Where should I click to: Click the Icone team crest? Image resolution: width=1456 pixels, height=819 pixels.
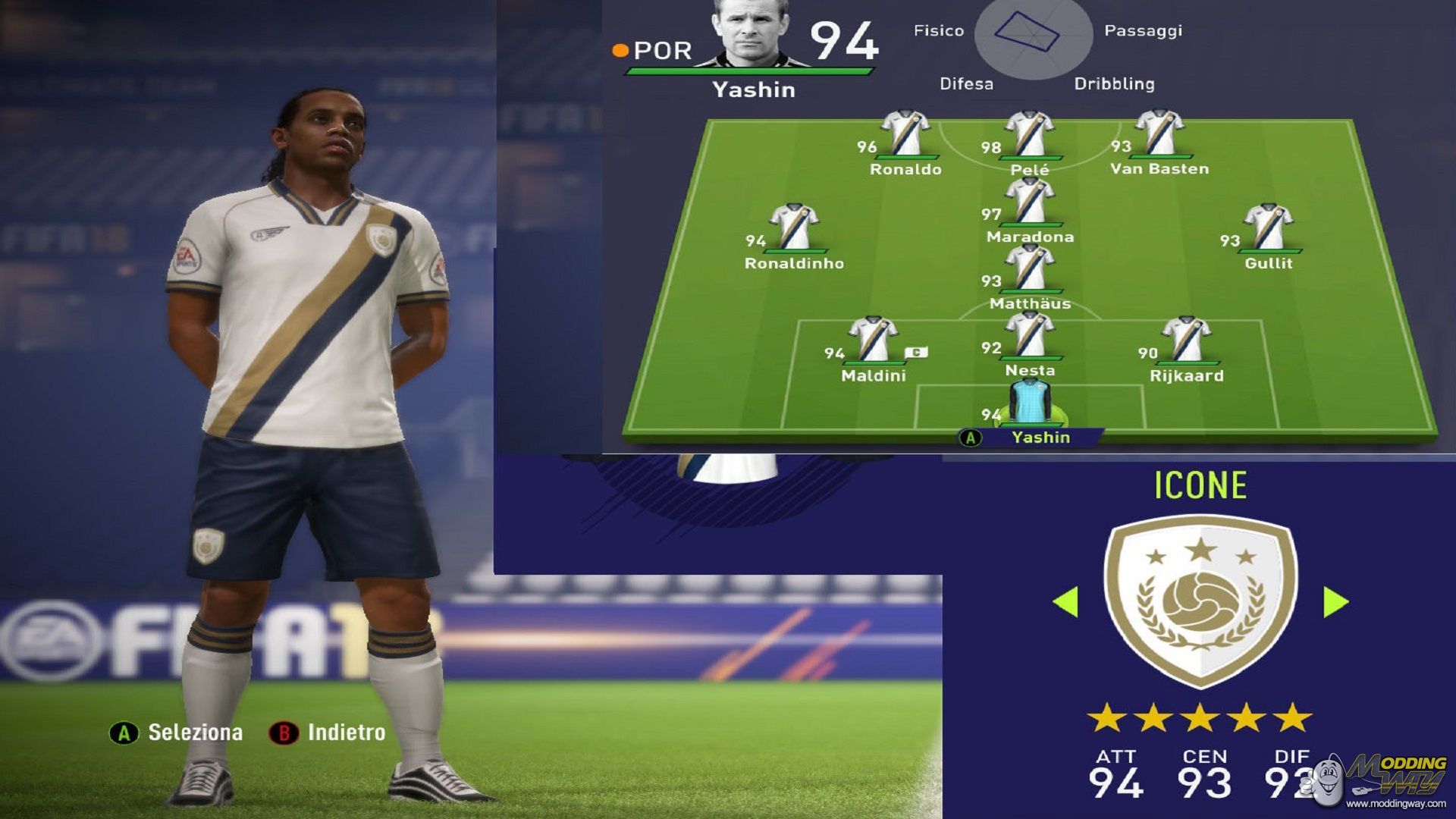1200,601
